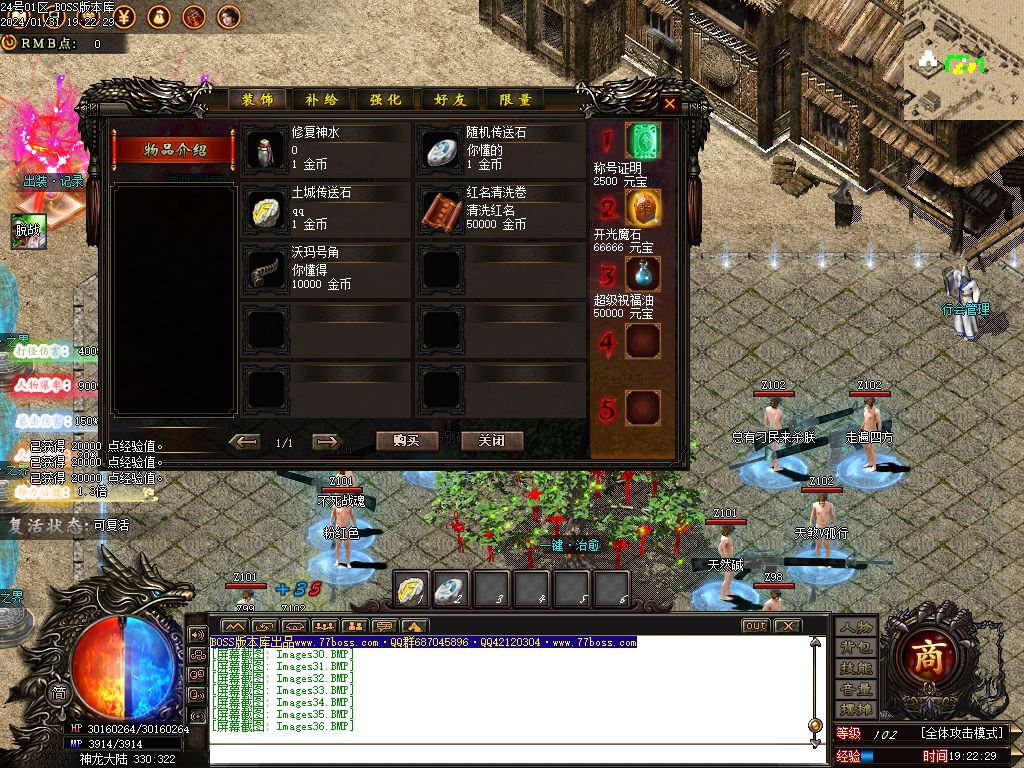Select the 沃玛号角 horn item
The height and width of the screenshot is (768, 1024).
pyautogui.click(x=267, y=270)
